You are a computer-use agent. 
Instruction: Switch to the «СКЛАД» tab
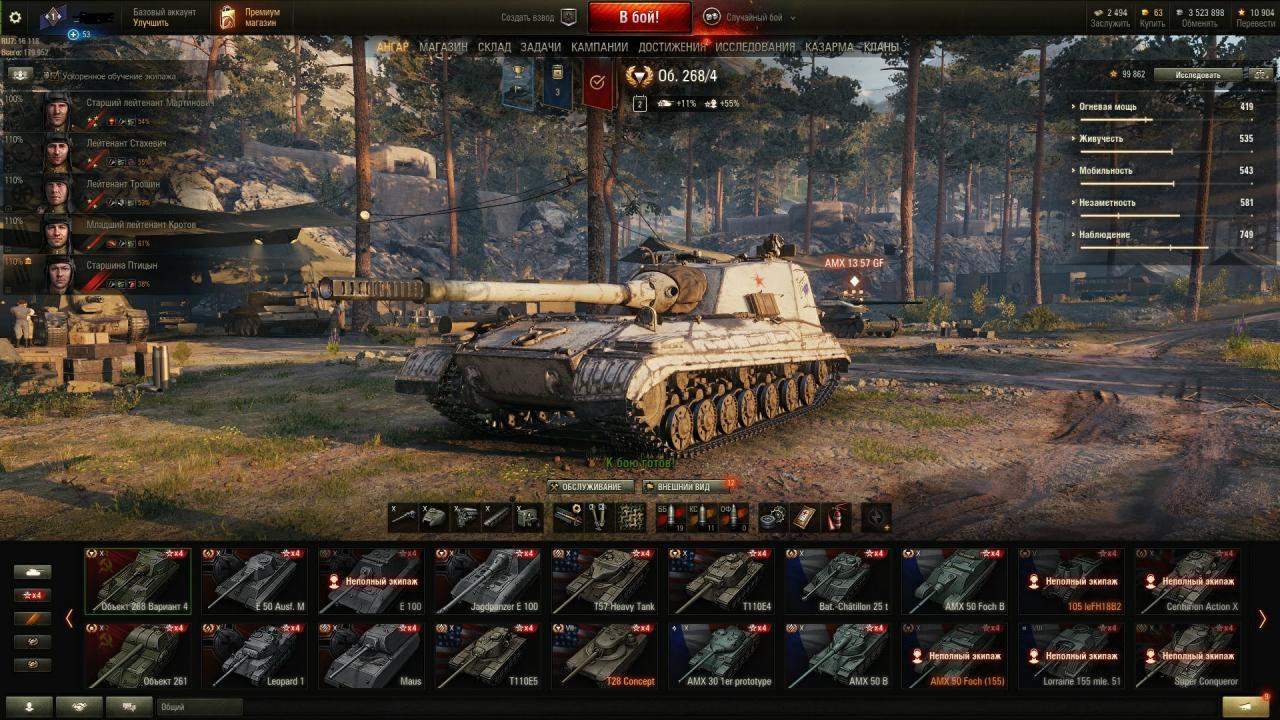(x=494, y=47)
